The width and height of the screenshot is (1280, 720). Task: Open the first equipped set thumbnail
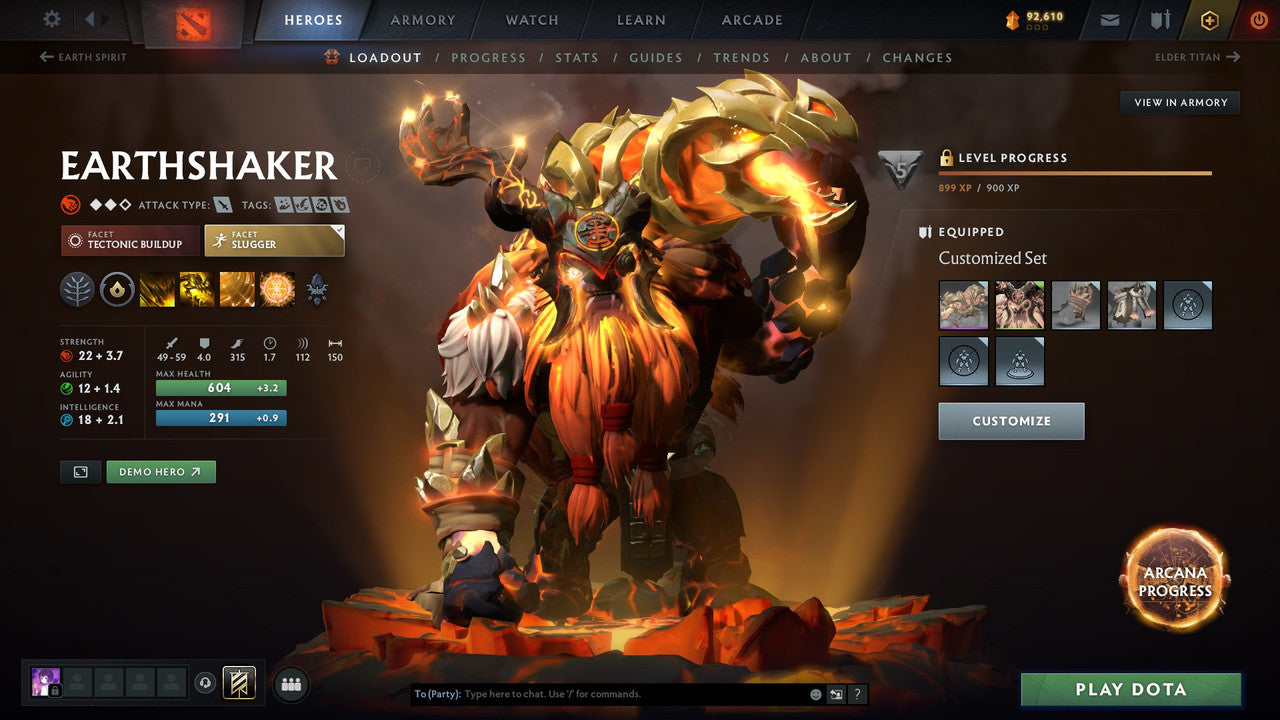[963, 305]
